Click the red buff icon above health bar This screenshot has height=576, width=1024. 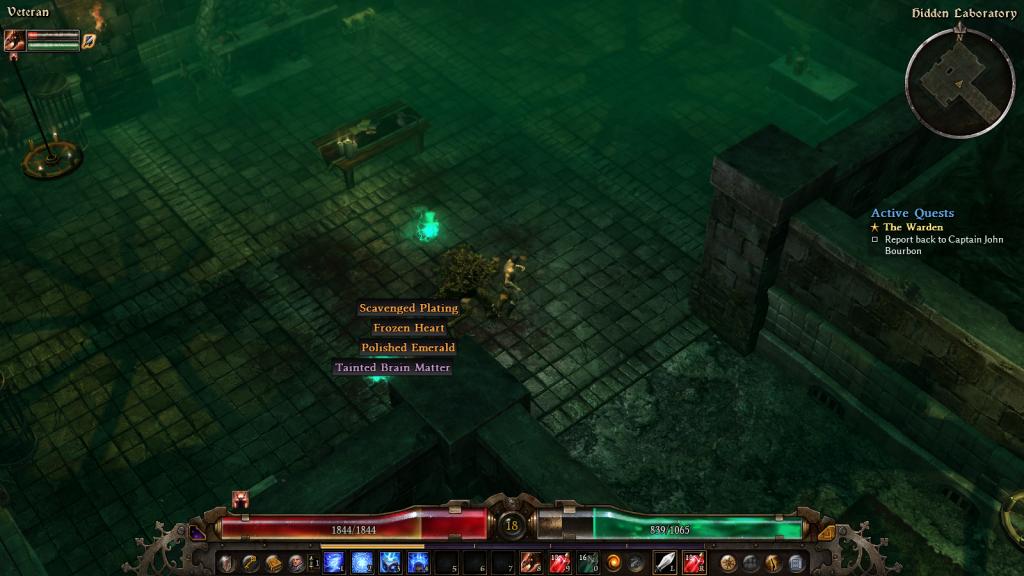pos(241,498)
